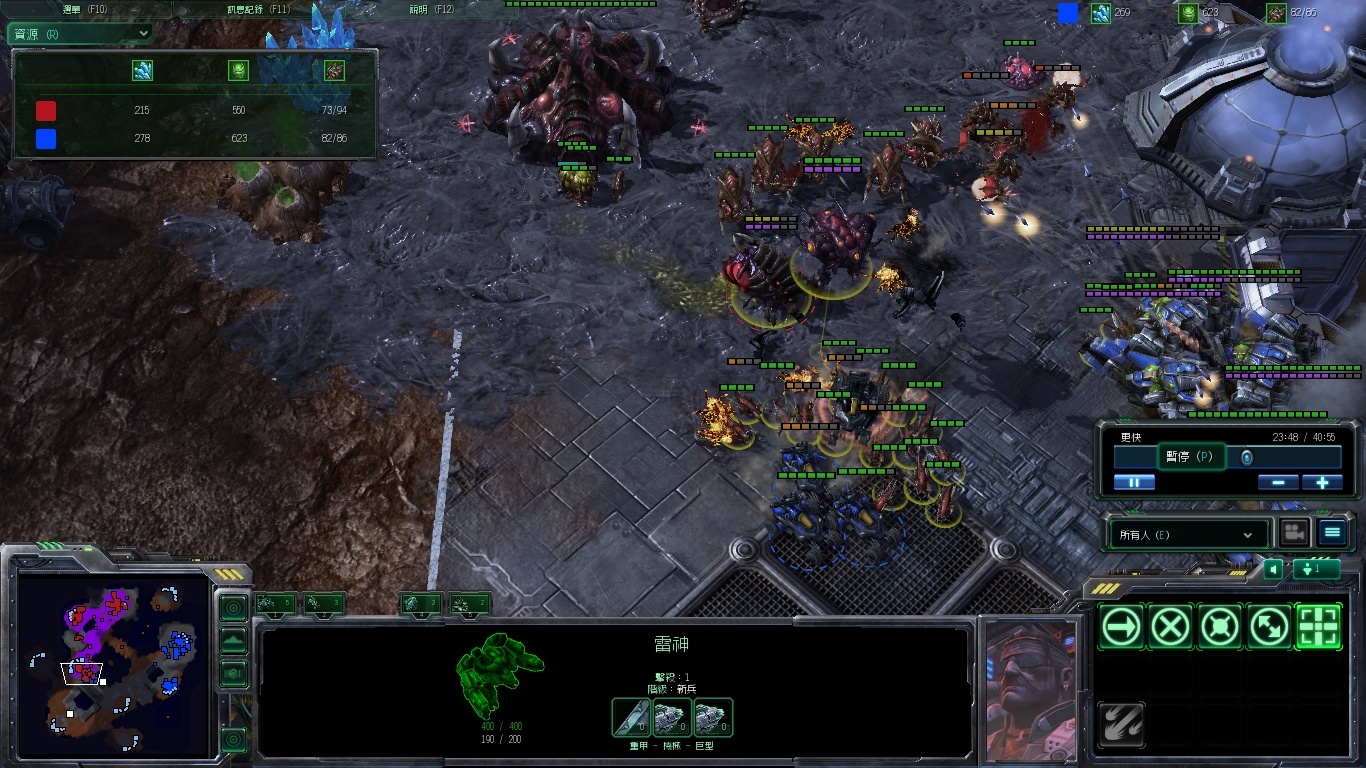Choose the Patrol command icon
1366x768 pixels.
(x=1269, y=627)
